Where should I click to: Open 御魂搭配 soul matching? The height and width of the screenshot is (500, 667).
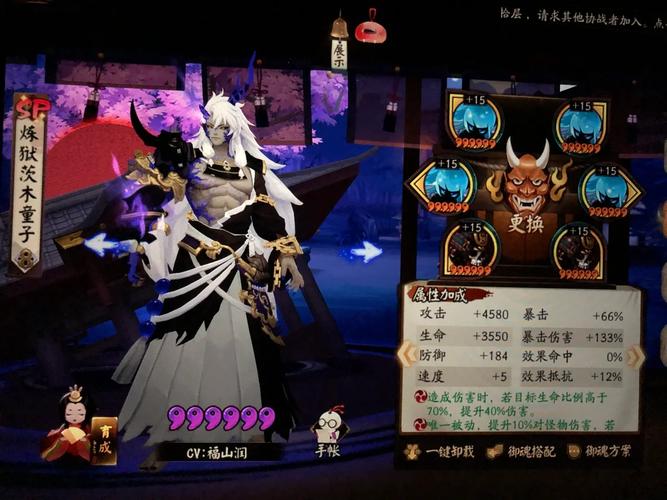(516, 452)
